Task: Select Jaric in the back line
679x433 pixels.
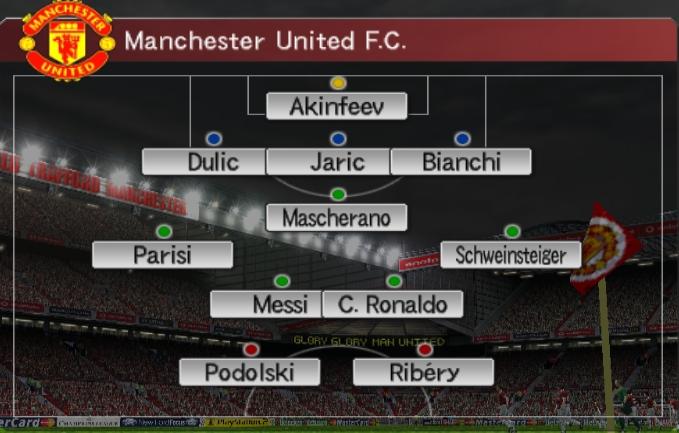Action: point(337,161)
